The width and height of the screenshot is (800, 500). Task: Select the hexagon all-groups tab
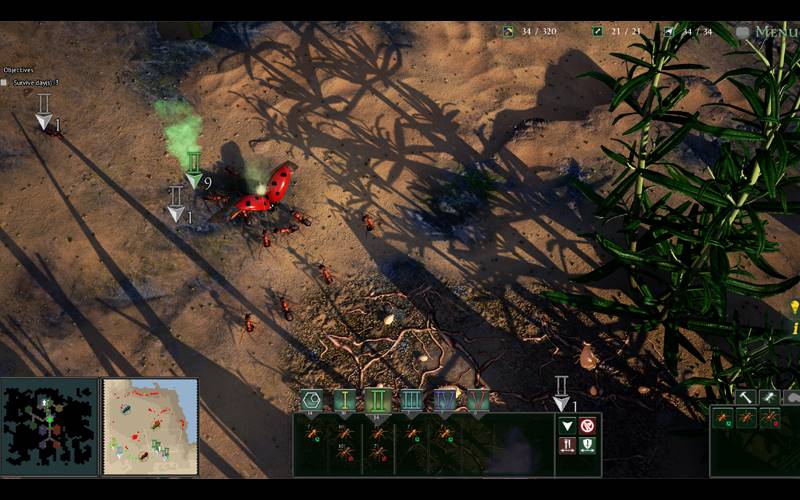pyautogui.click(x=311, y=401)
